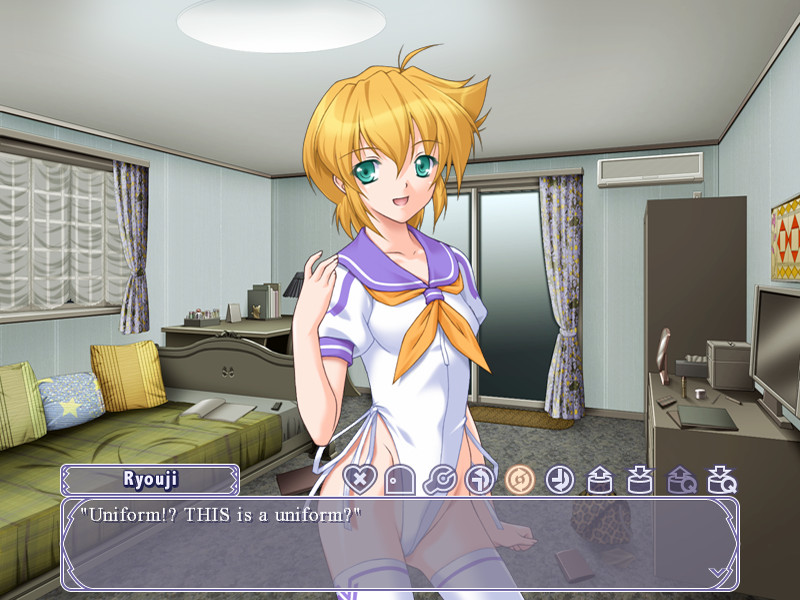Screen dimensions: 800x600
Task: Click the down-arrow disk icon marked Q
Action: [721, 480]
